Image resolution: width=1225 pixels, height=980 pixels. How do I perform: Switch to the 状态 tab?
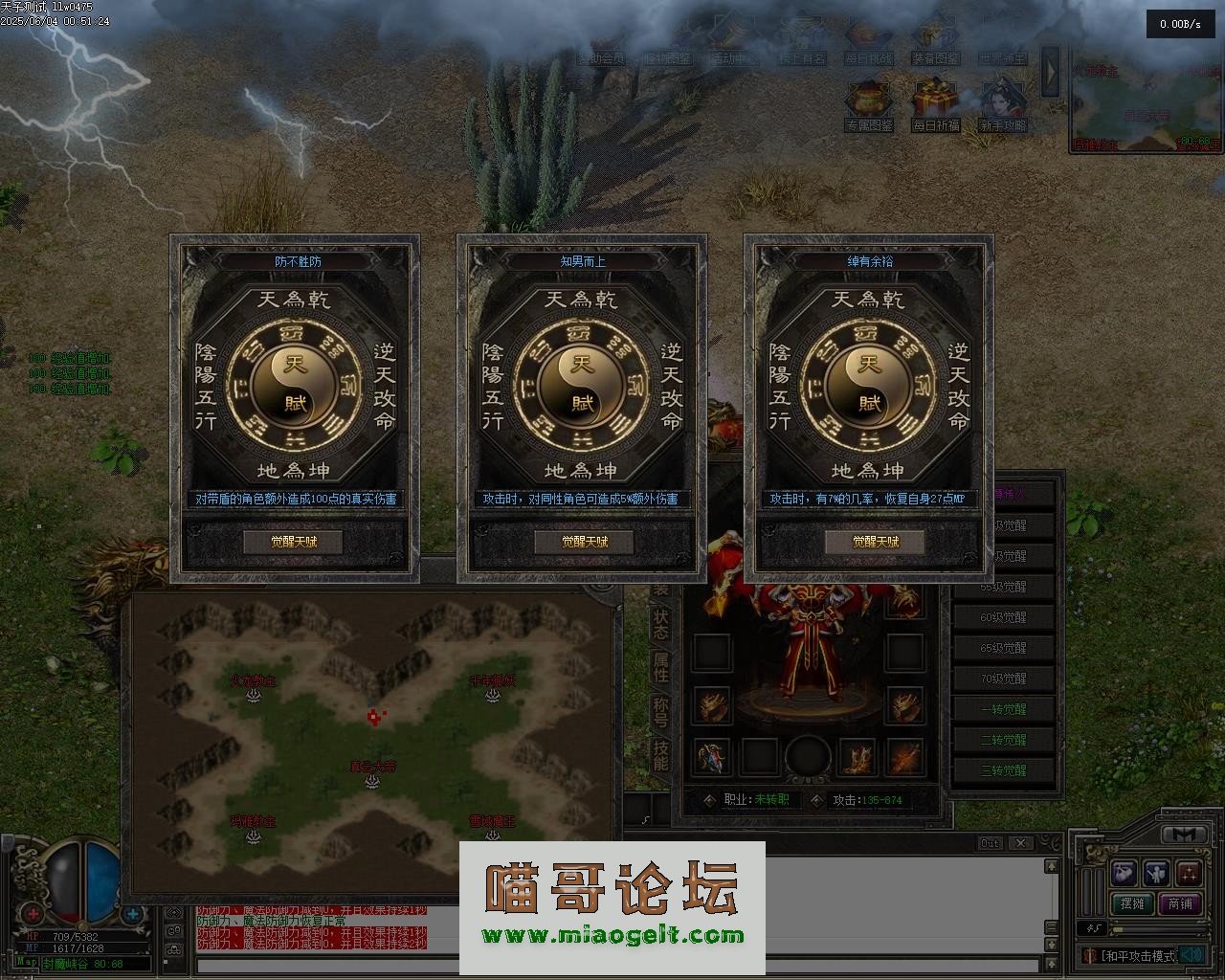point(660,622)
